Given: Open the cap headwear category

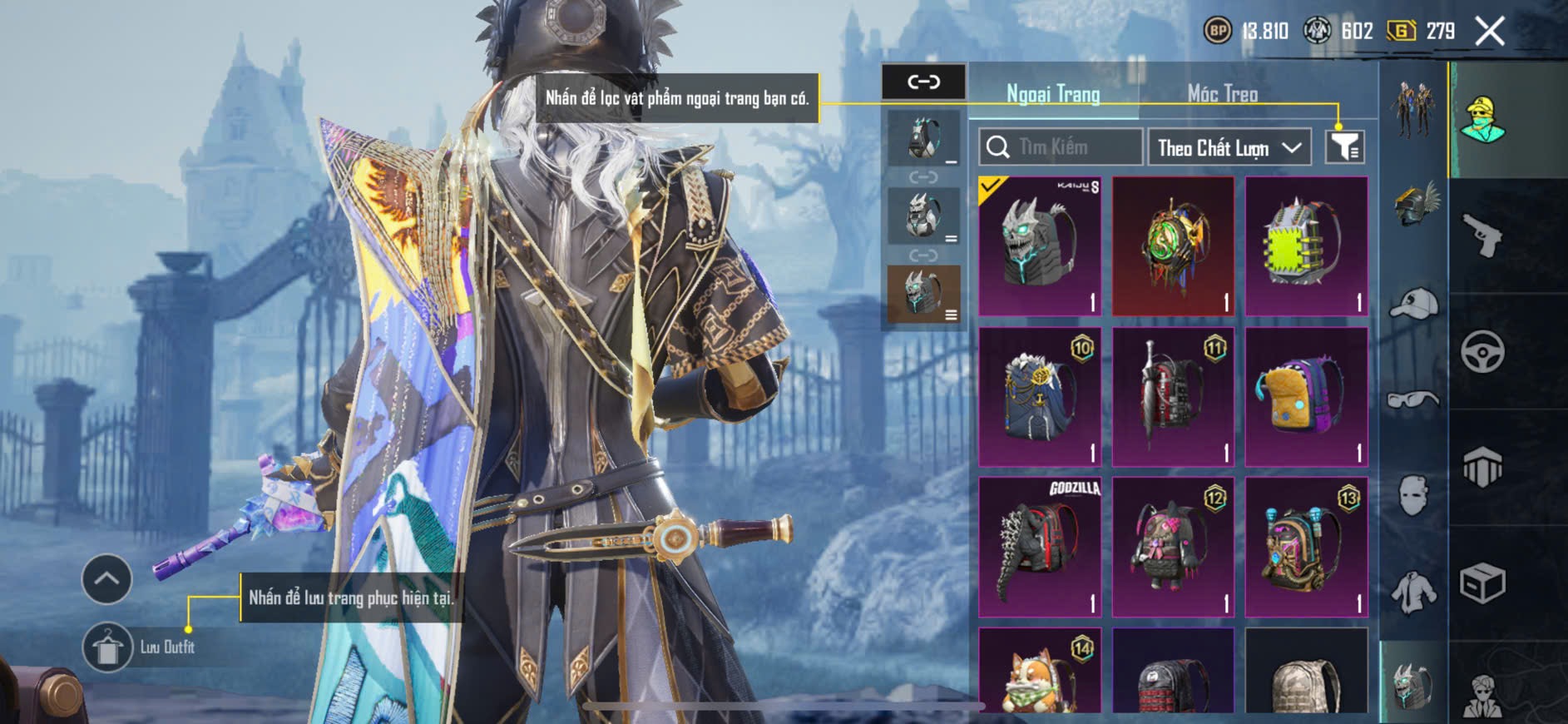Looking at the screenshot, I should point(1414,304).
